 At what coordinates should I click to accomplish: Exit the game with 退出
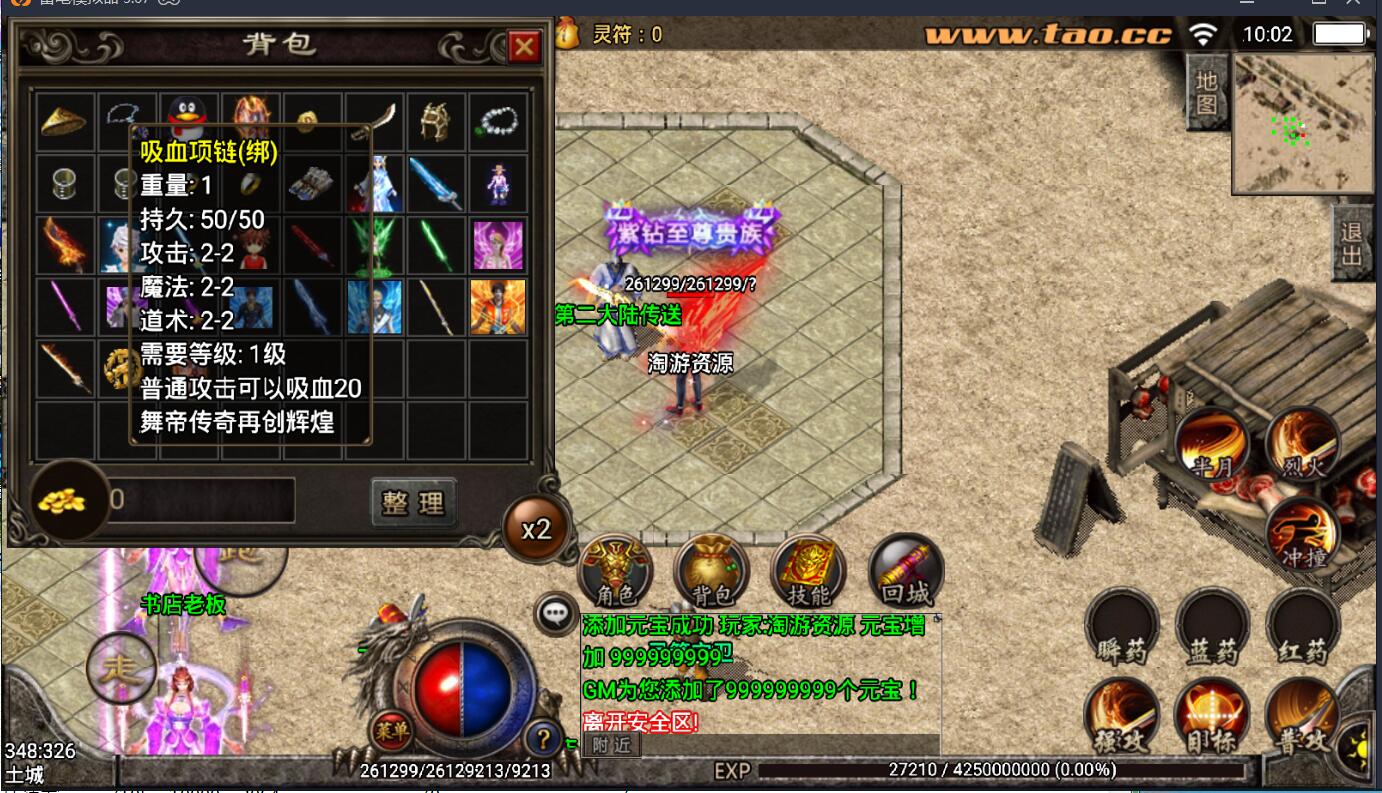point(1352,244)
